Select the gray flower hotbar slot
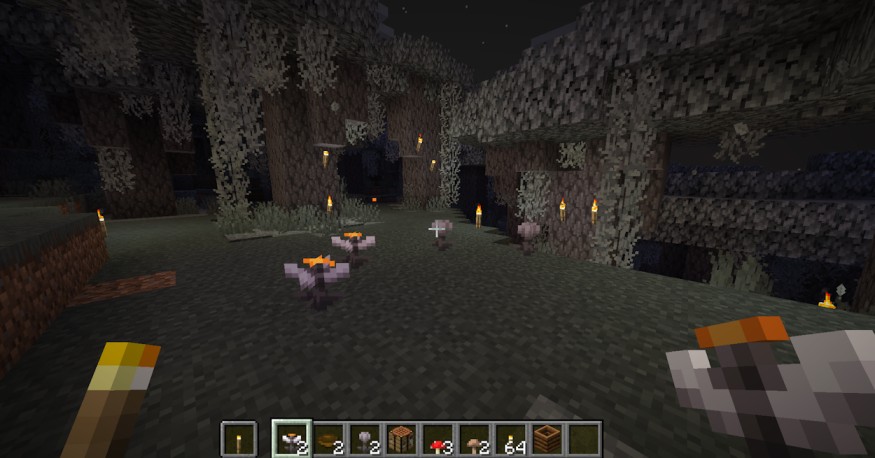This screenshot has width=875, height=458. tap(365, 439)
